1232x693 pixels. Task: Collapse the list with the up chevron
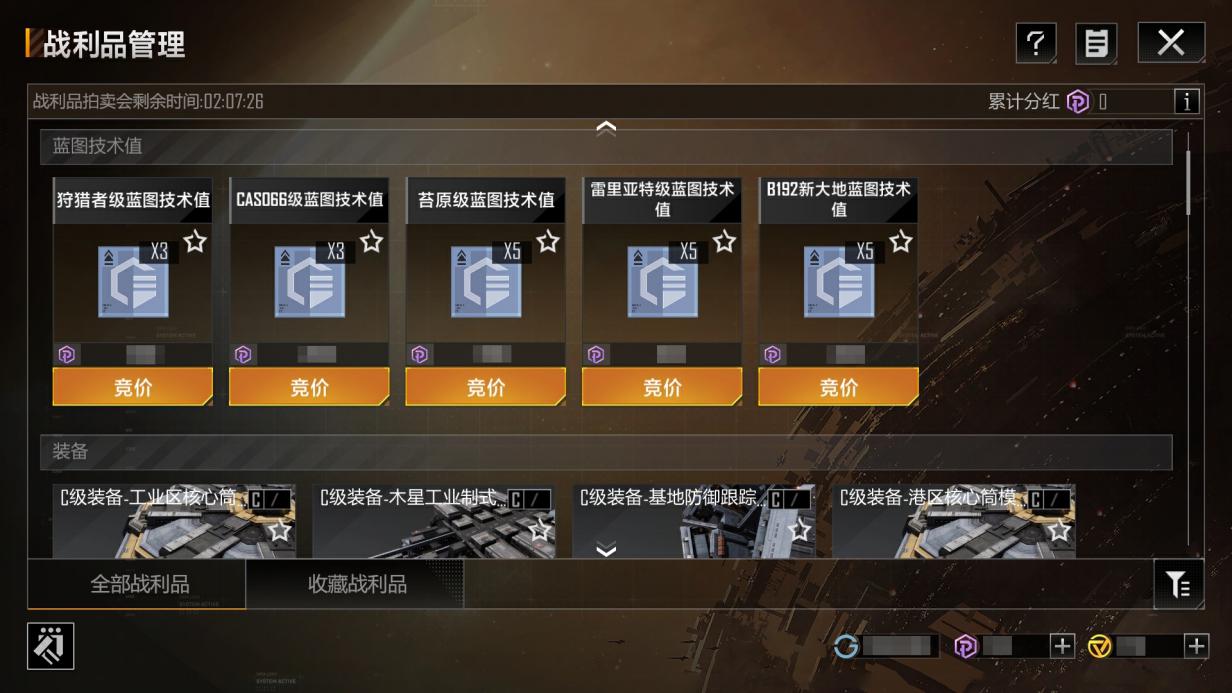606,127
